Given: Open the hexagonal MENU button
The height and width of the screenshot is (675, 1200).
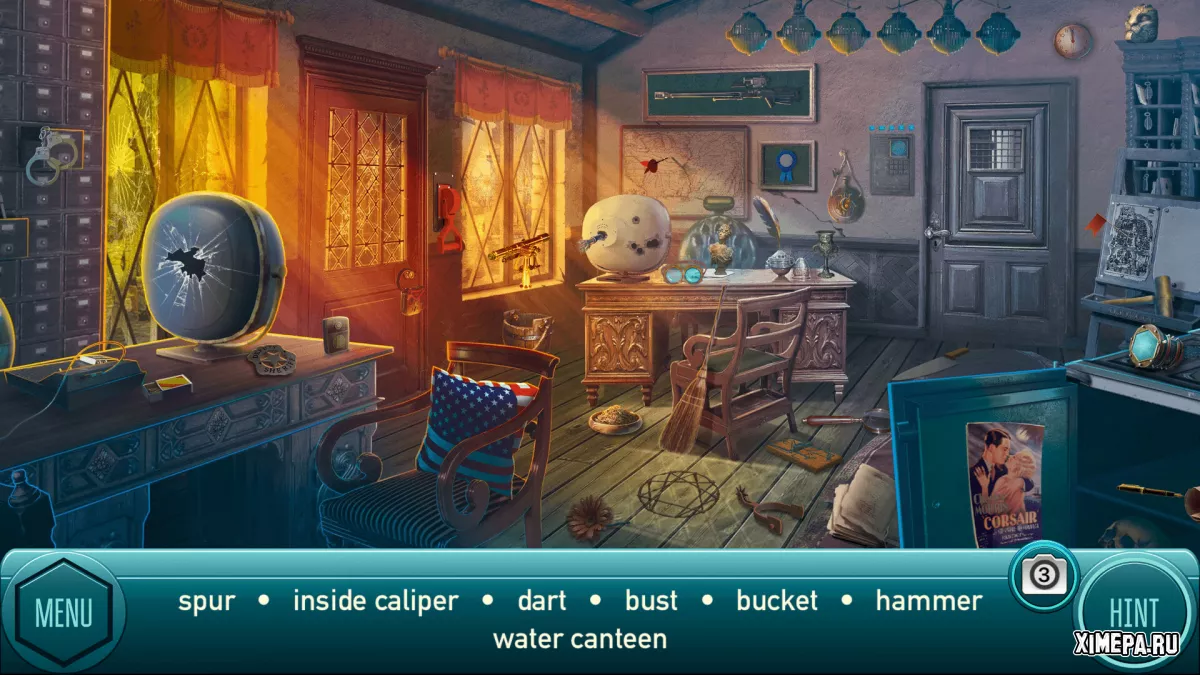Looking at the screenshot, I should pyautogui.click(x=63, y=612).
